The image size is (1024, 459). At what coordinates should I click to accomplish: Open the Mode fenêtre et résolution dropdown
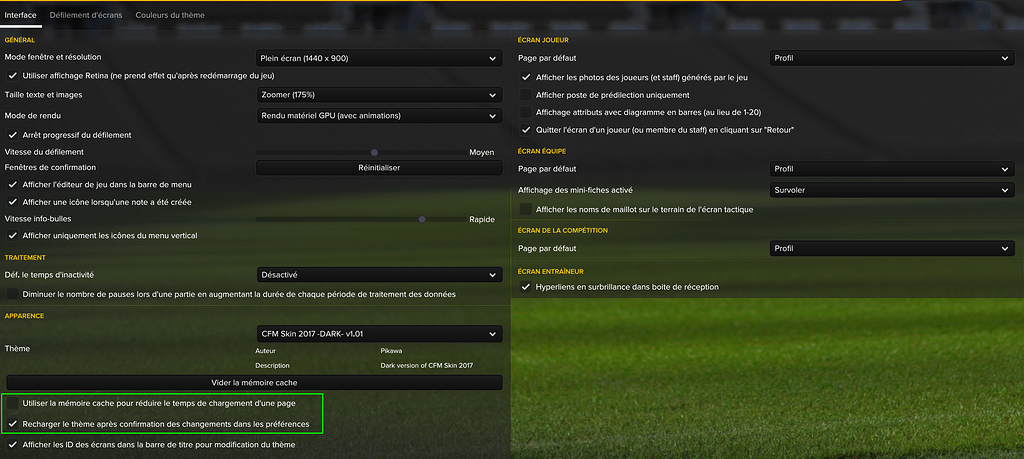pyautogui.click(x=379, y=59)
